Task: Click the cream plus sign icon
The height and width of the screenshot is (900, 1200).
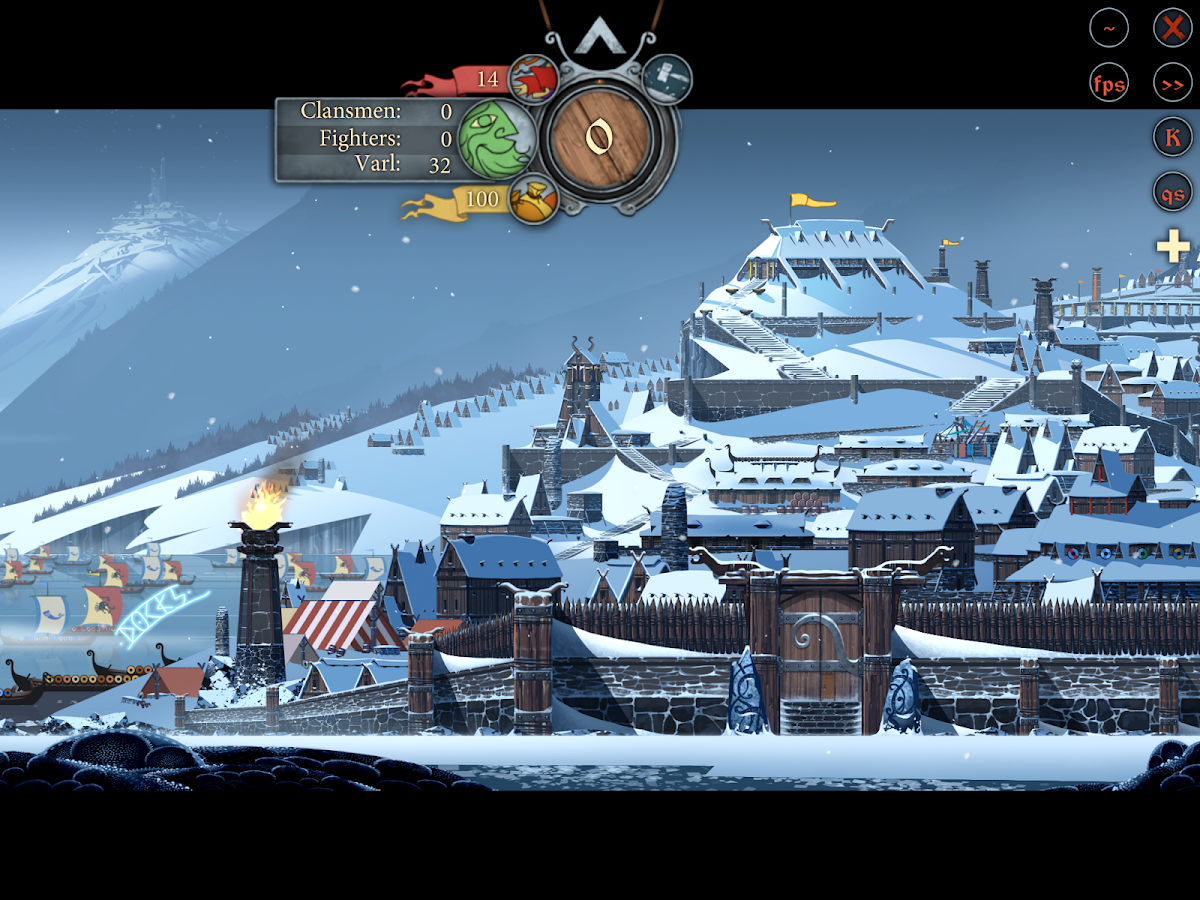Action: [1173, 246]
